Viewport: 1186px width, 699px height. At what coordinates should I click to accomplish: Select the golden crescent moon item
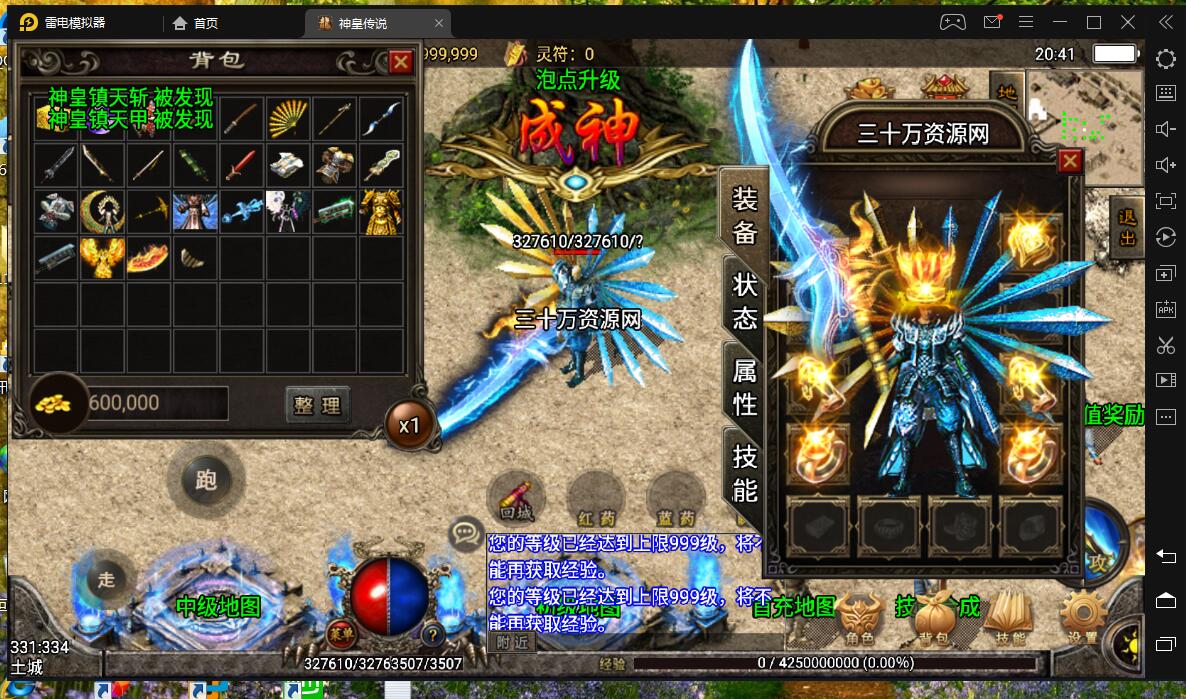(101, 211)
